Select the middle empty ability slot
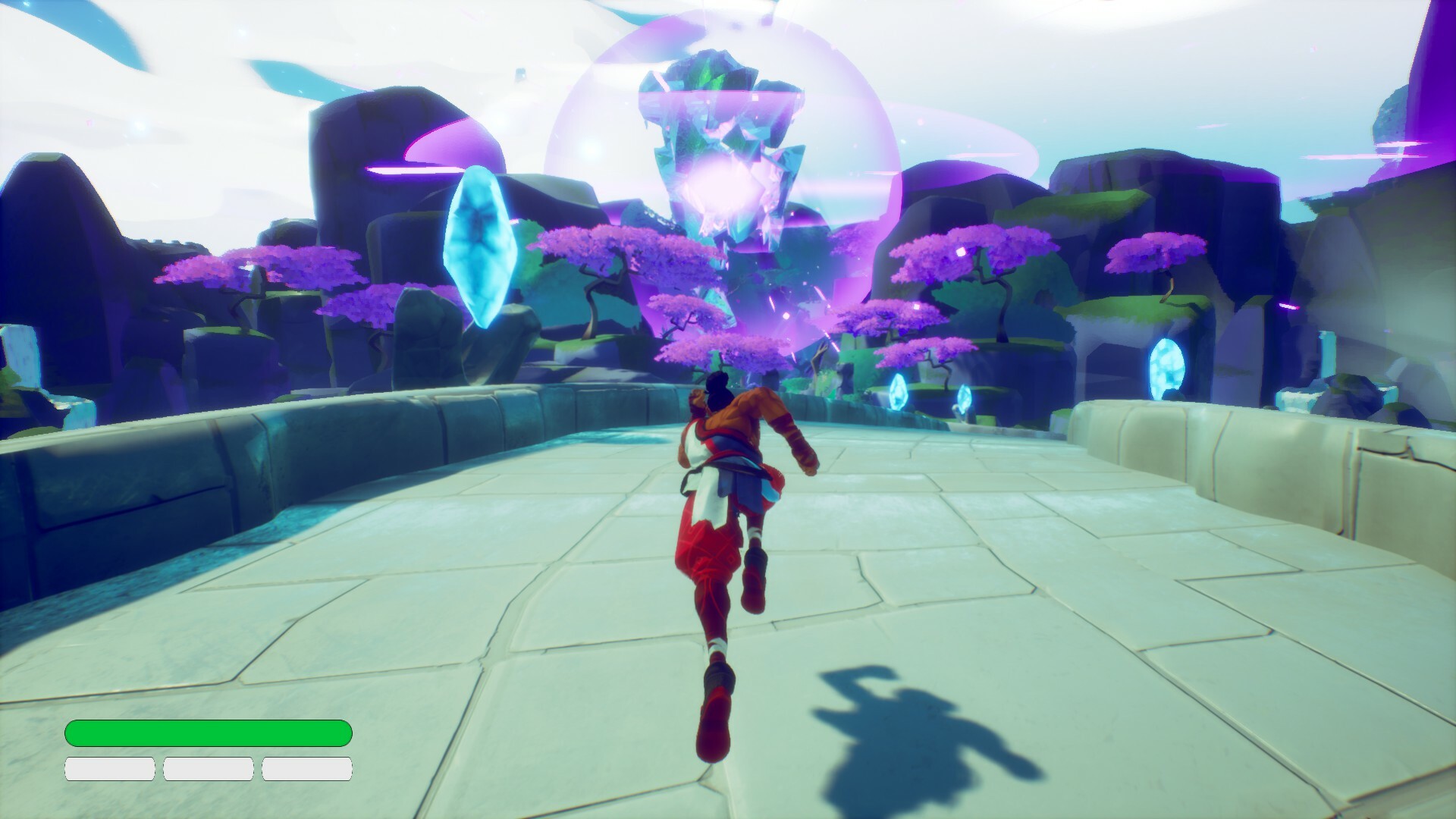 [x=208, y=768]
